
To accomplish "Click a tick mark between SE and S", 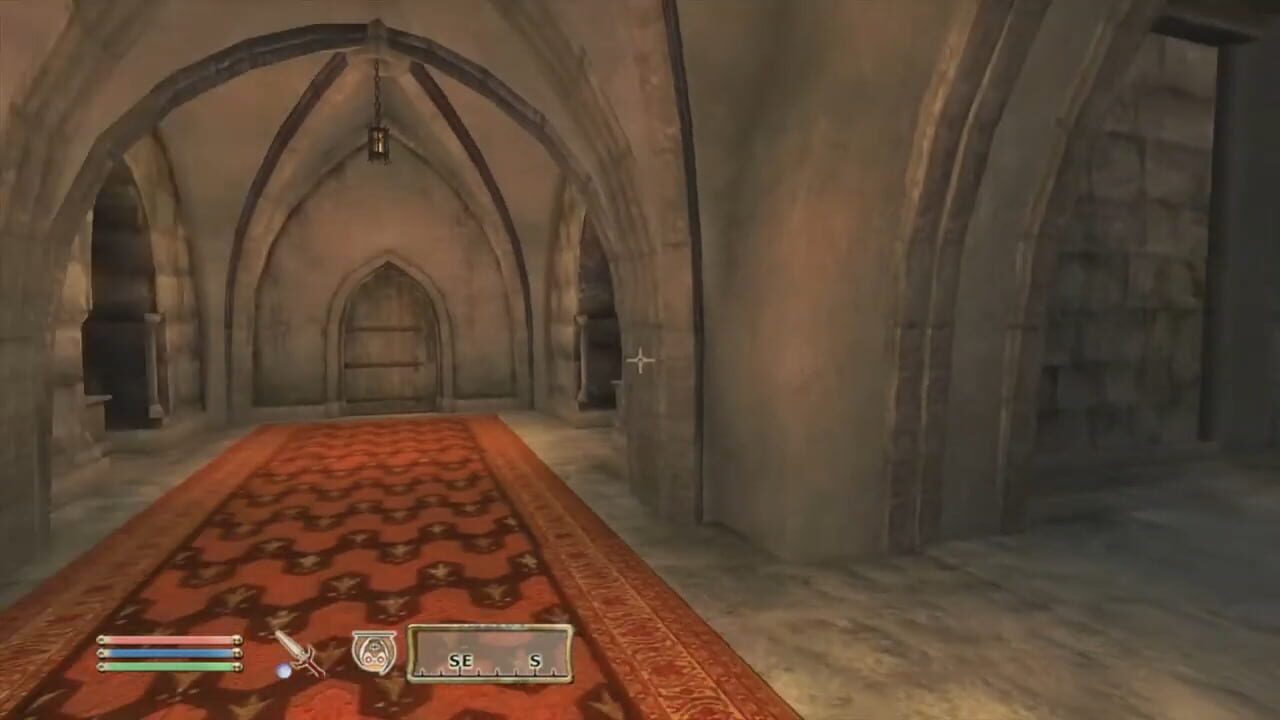I will [497, 672].
